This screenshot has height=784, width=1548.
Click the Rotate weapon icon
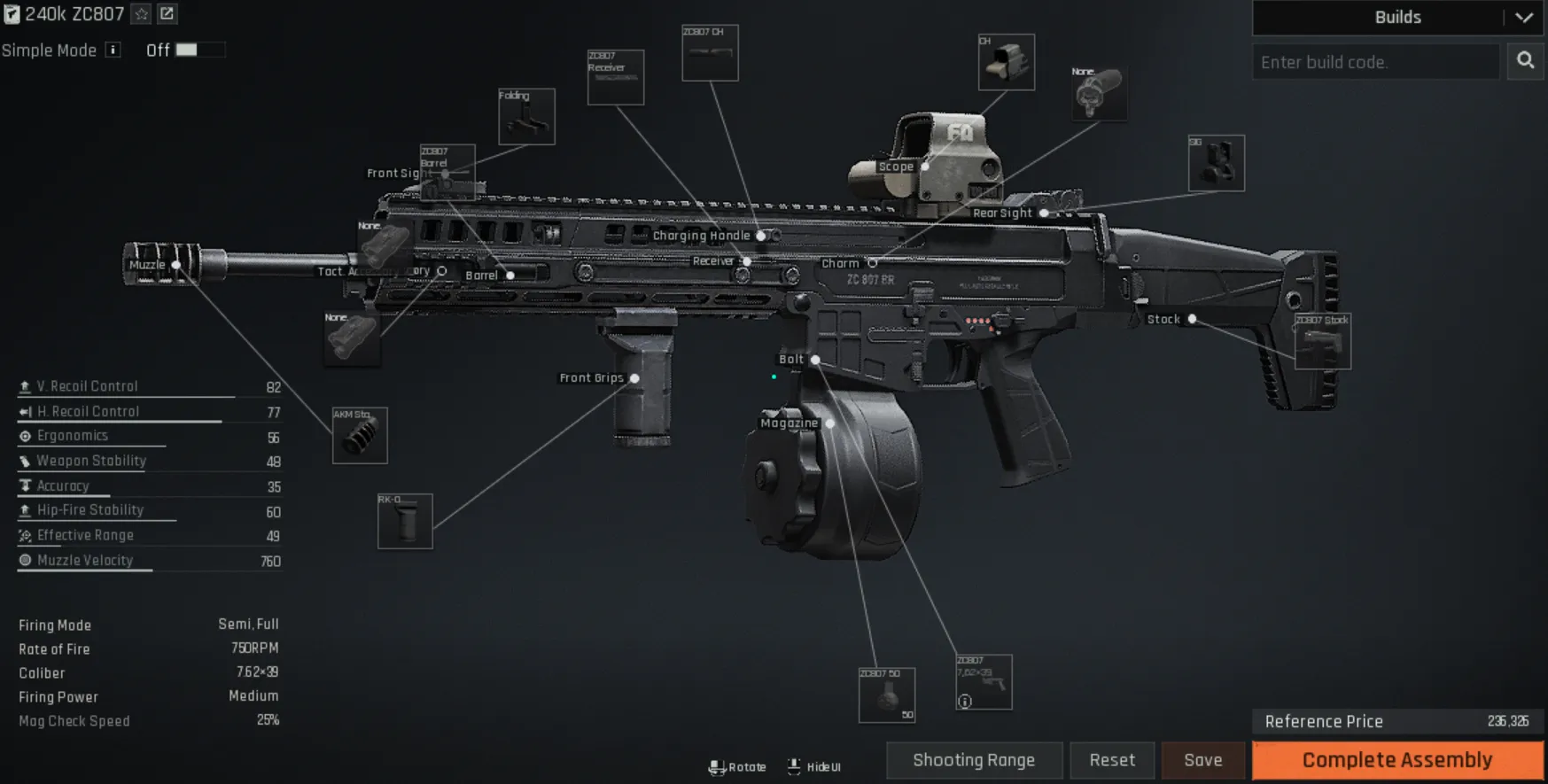click(x=716, y=765)
